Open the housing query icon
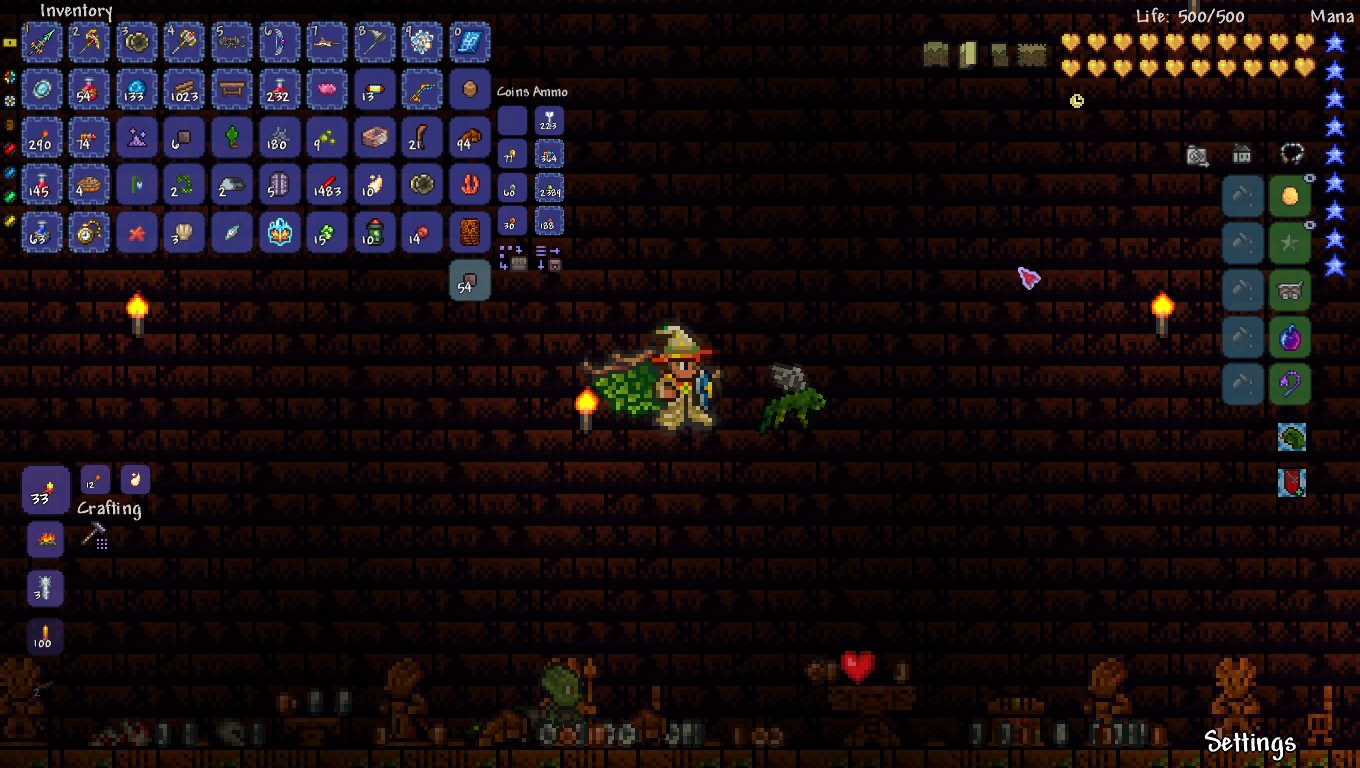The height and width of the screenshot is (768, 1360). (x=1242, y=156)
